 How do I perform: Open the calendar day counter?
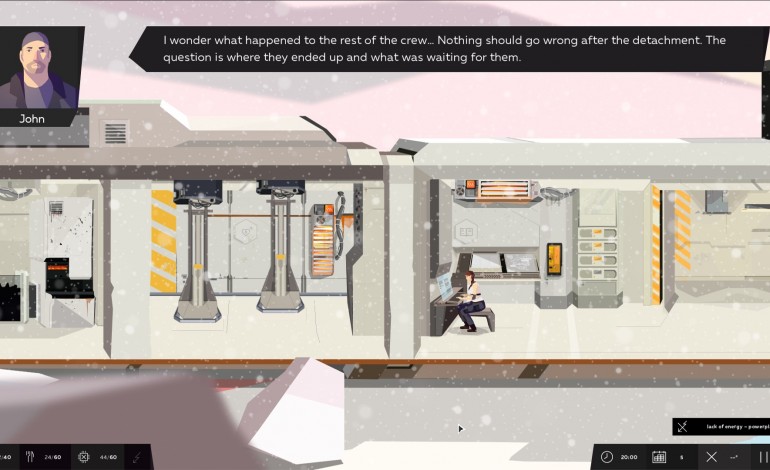pyautogui.click(x=659, y=457)
